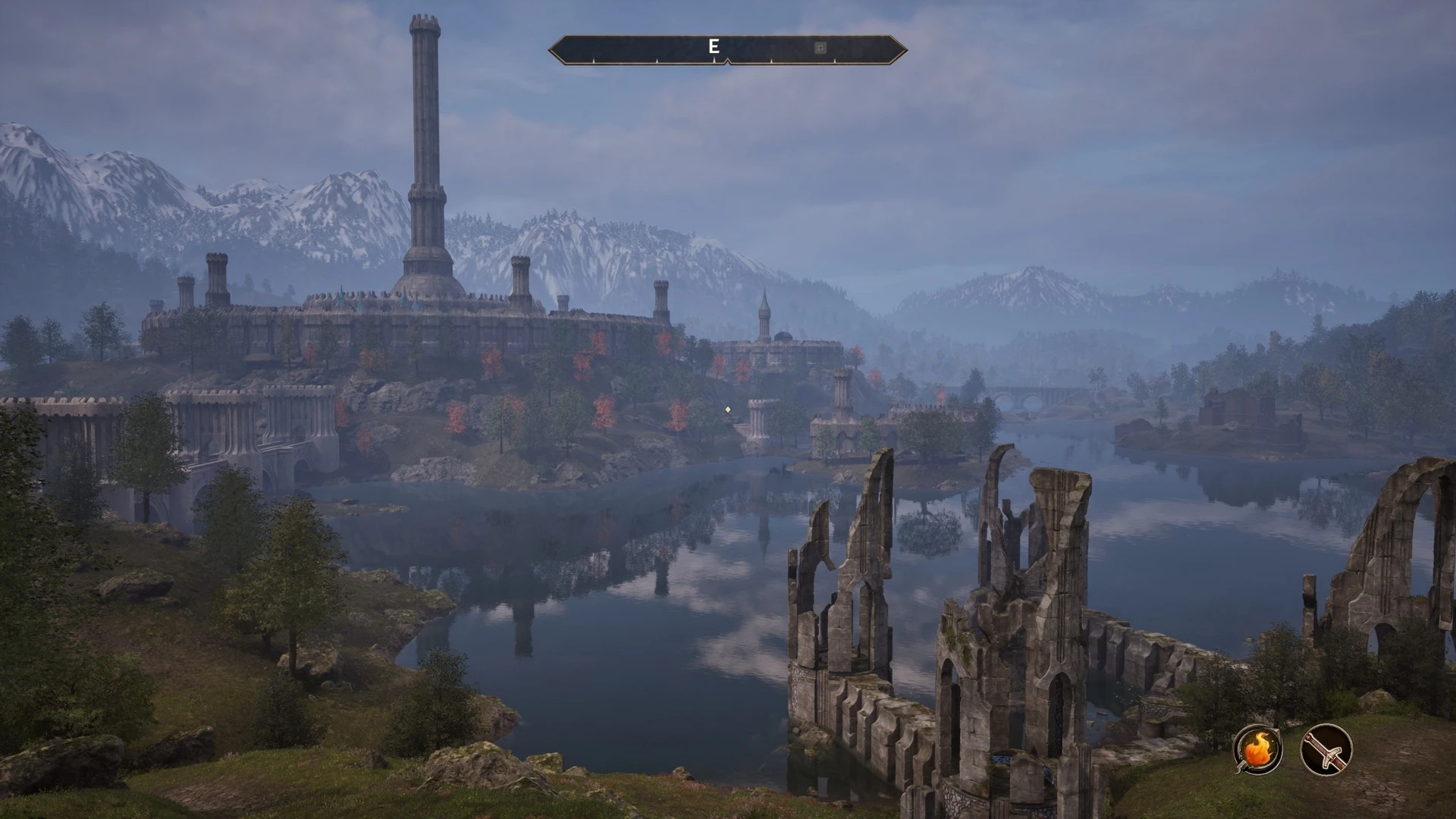This screenshot has width=1456, height=819.
Task: Click the tall White-Gold Tower
Action: (x=425, y=152)
